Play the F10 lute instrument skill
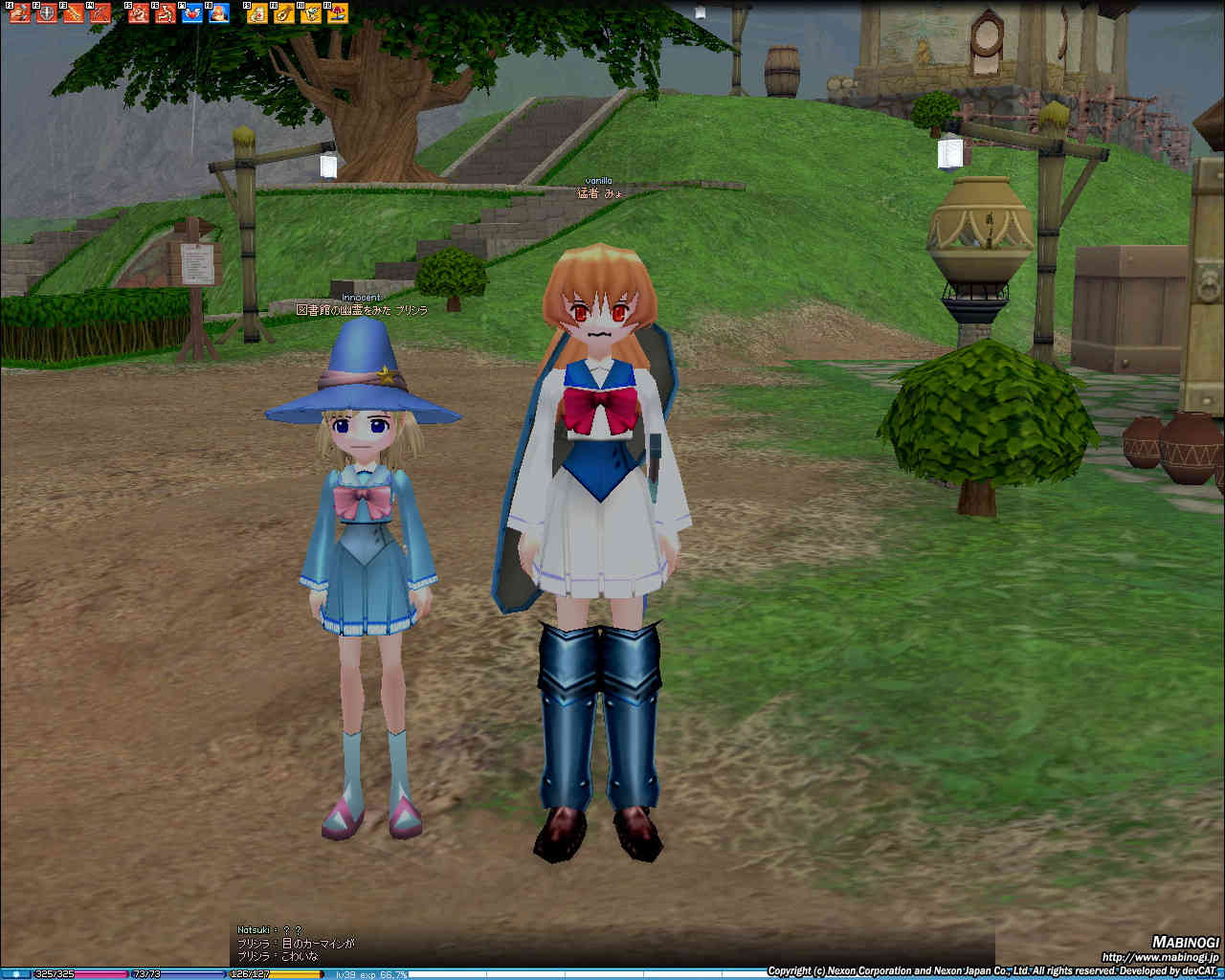Screen dimensions: 1225x980 [x=284, y=13]
